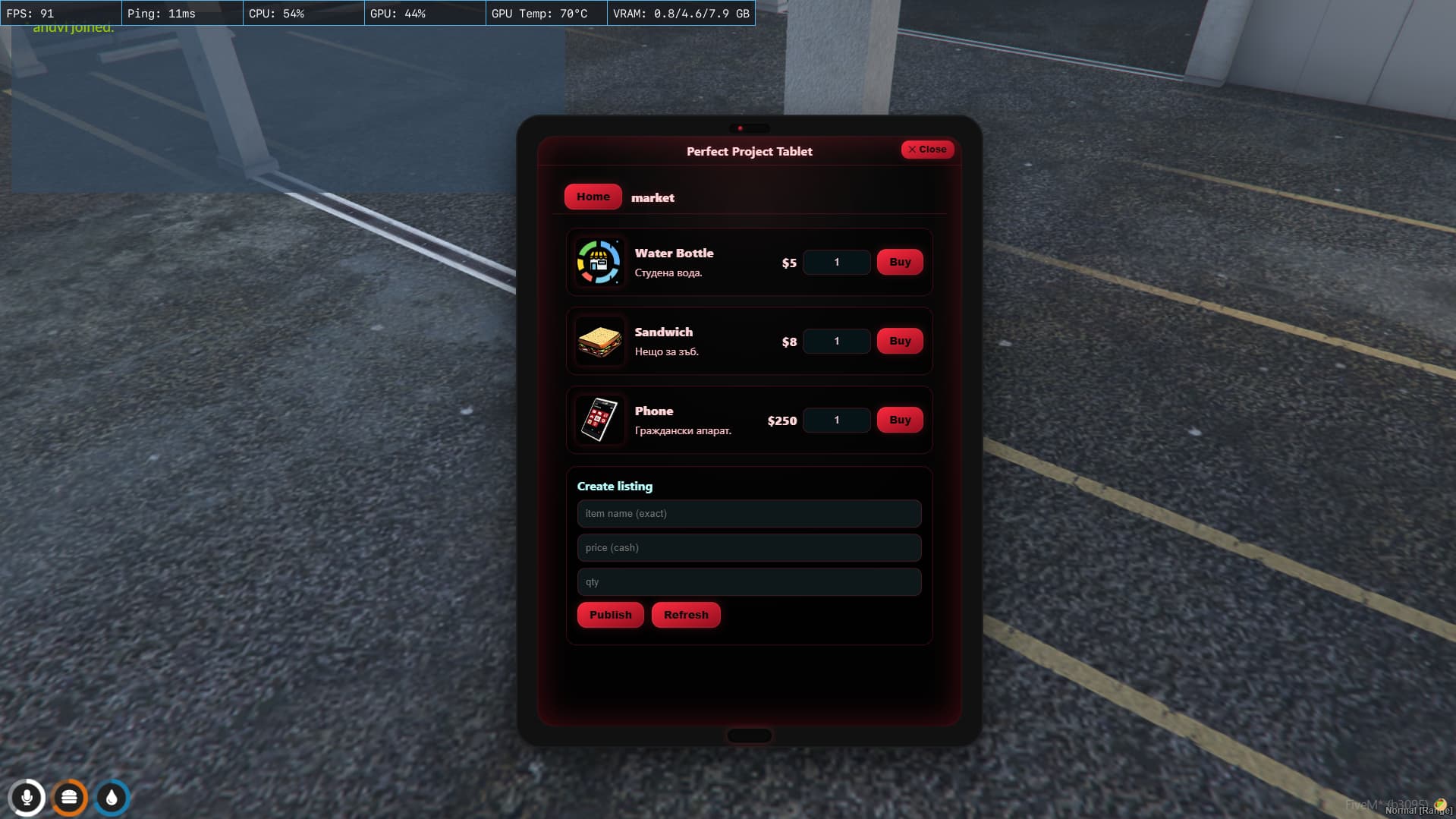Click the item name listing field
The height and width of the screenshot is (819, 1456).
pos(748,513)
